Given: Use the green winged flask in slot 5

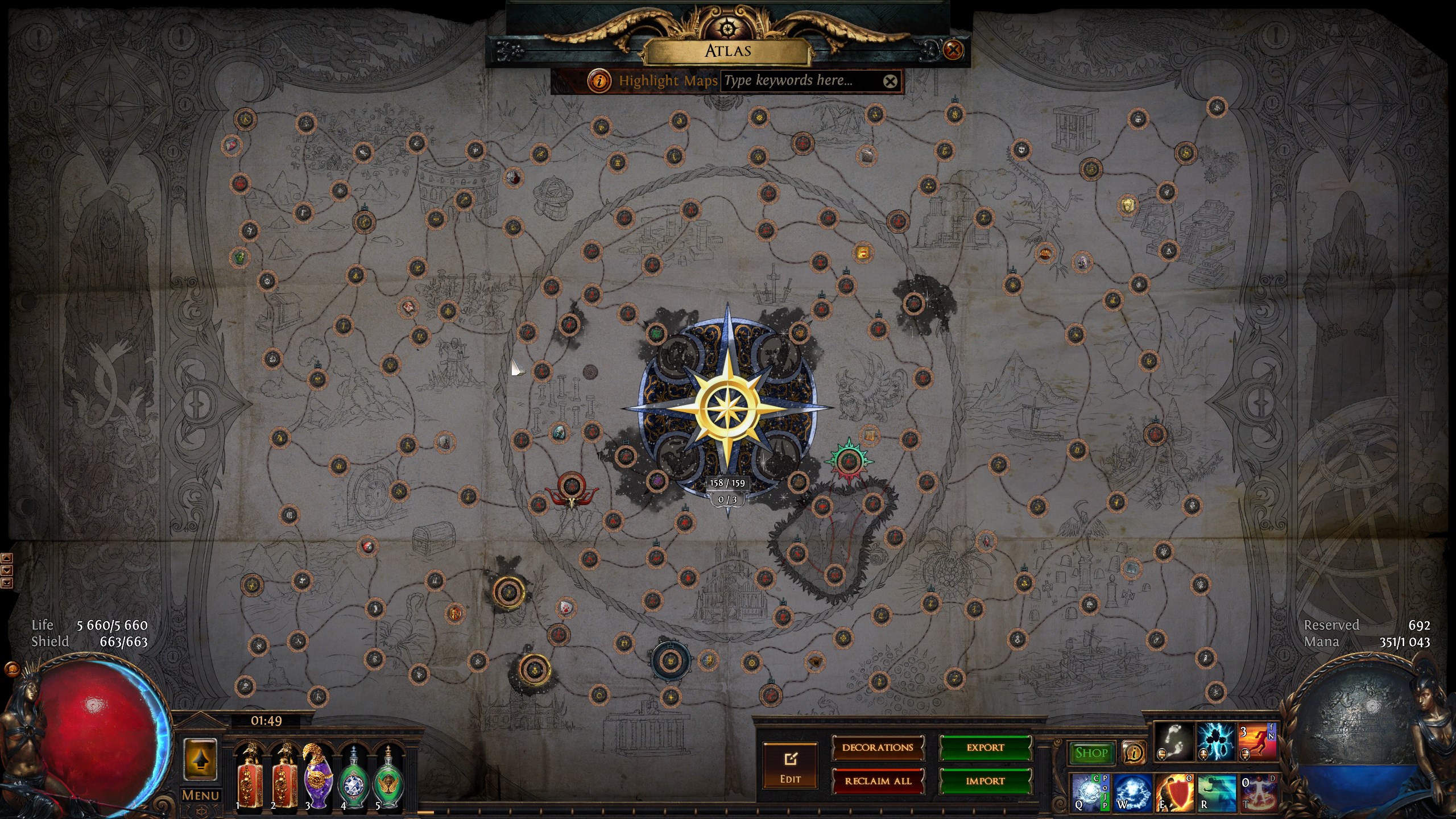Looking at the screenshot, I should coord(388,777).
